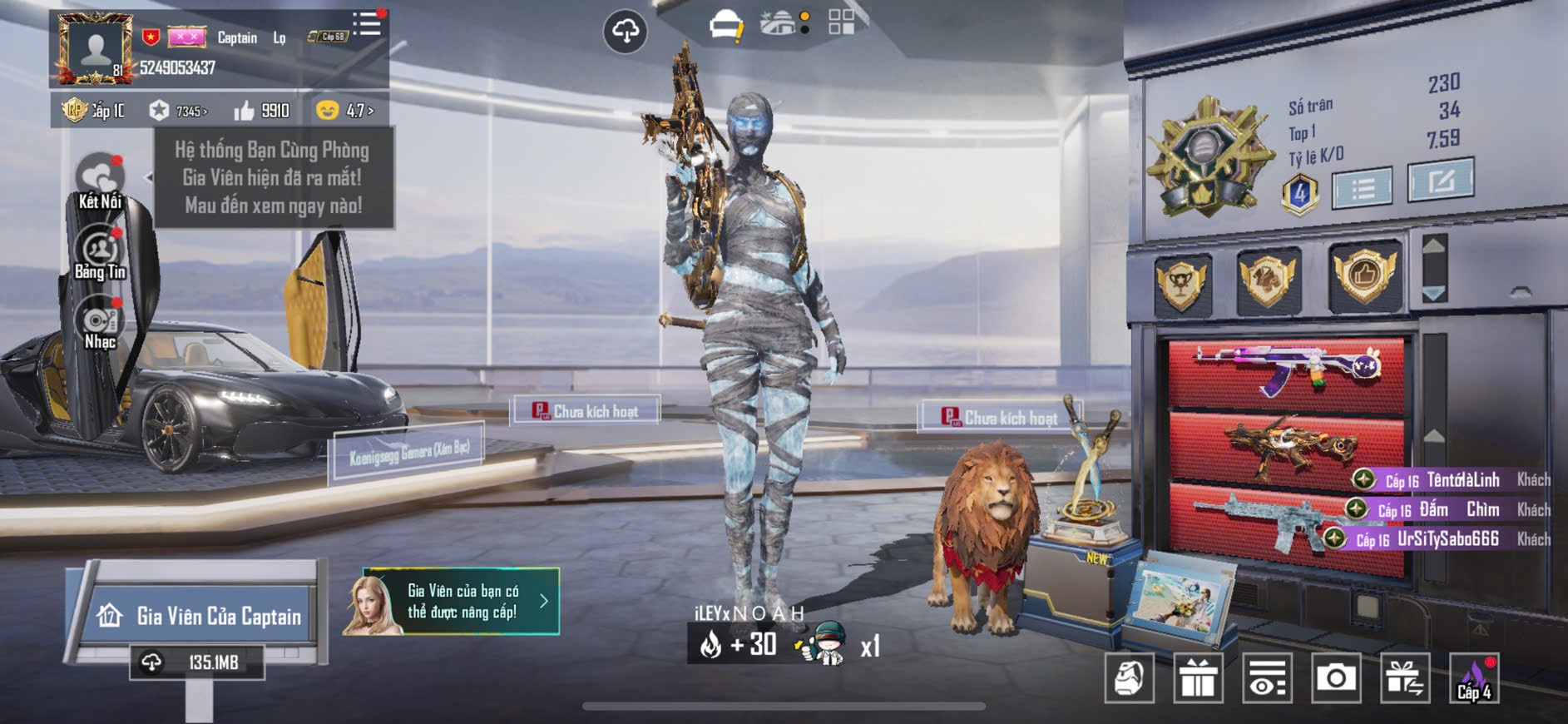Download the 135.1MB resource pack

[x=197, y=662]
